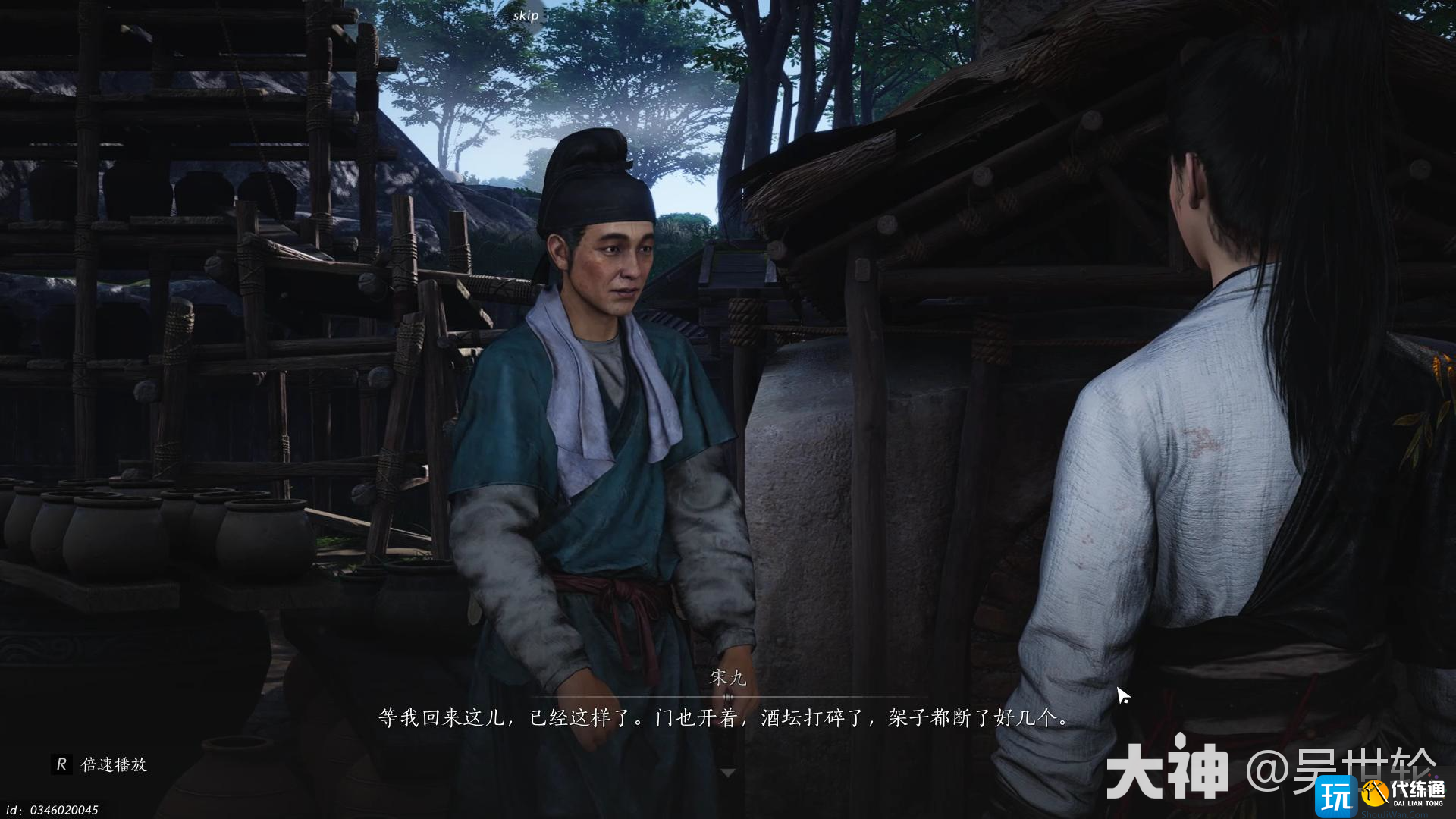Click the skip button at top center
The height and width of the screenshot is (819, 1456).
pyautogui.click(x=526, y=14)
